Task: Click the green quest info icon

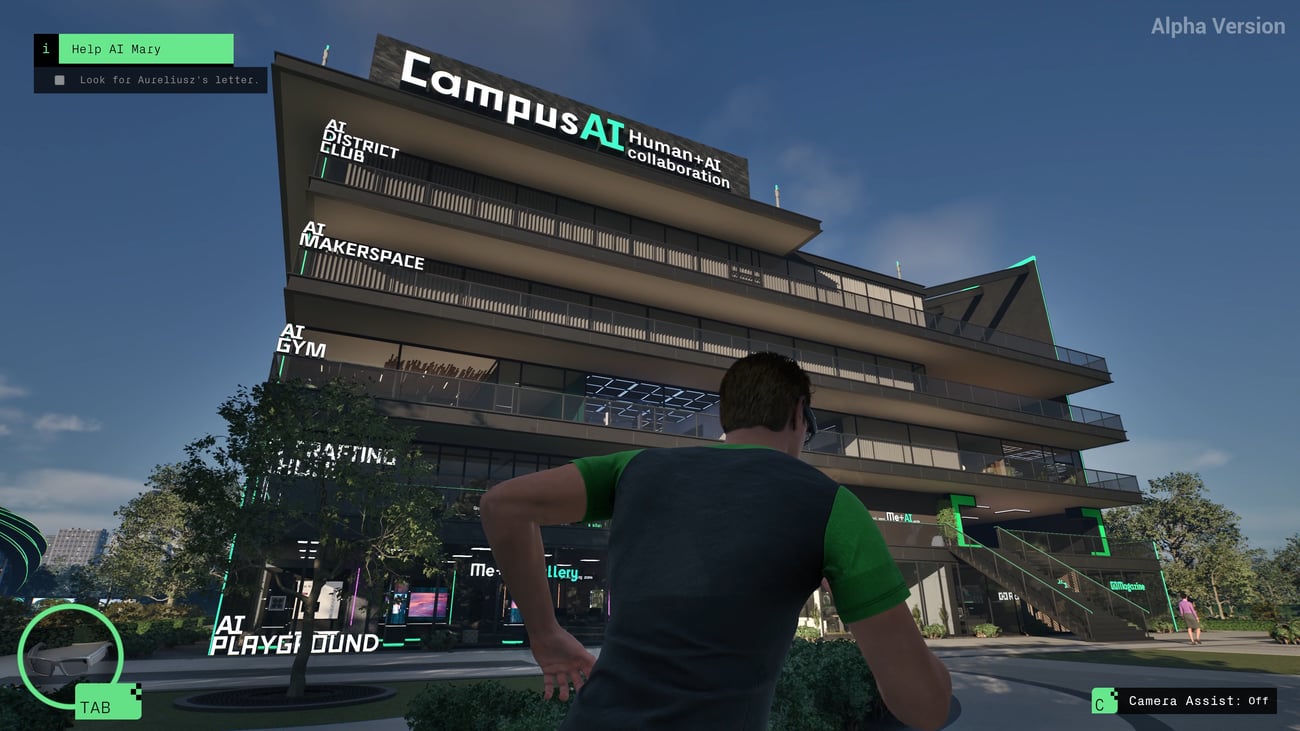Action: pyautogui.click(x=46, y=49)
